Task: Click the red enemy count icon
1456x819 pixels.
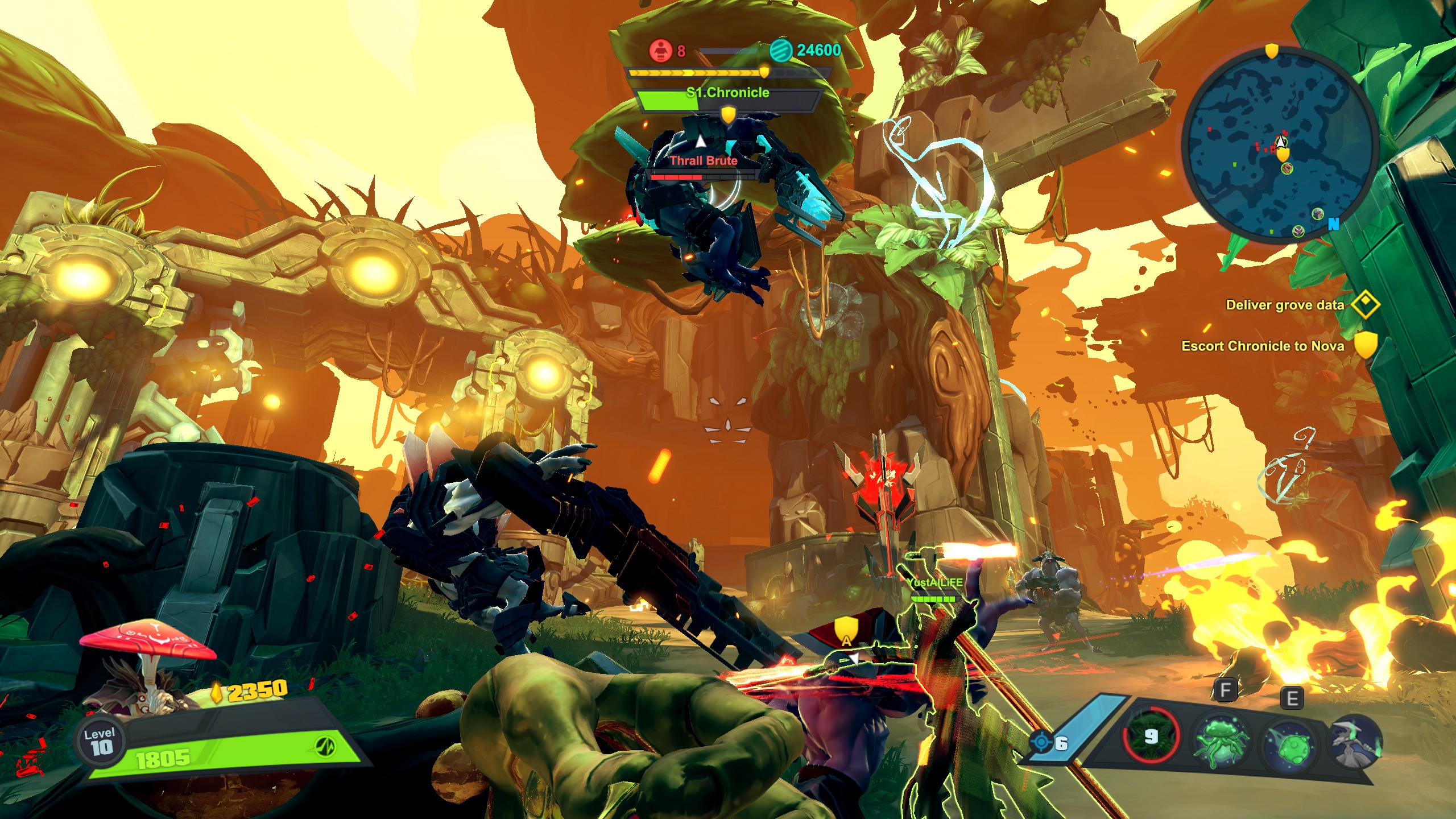Action: 660,51
